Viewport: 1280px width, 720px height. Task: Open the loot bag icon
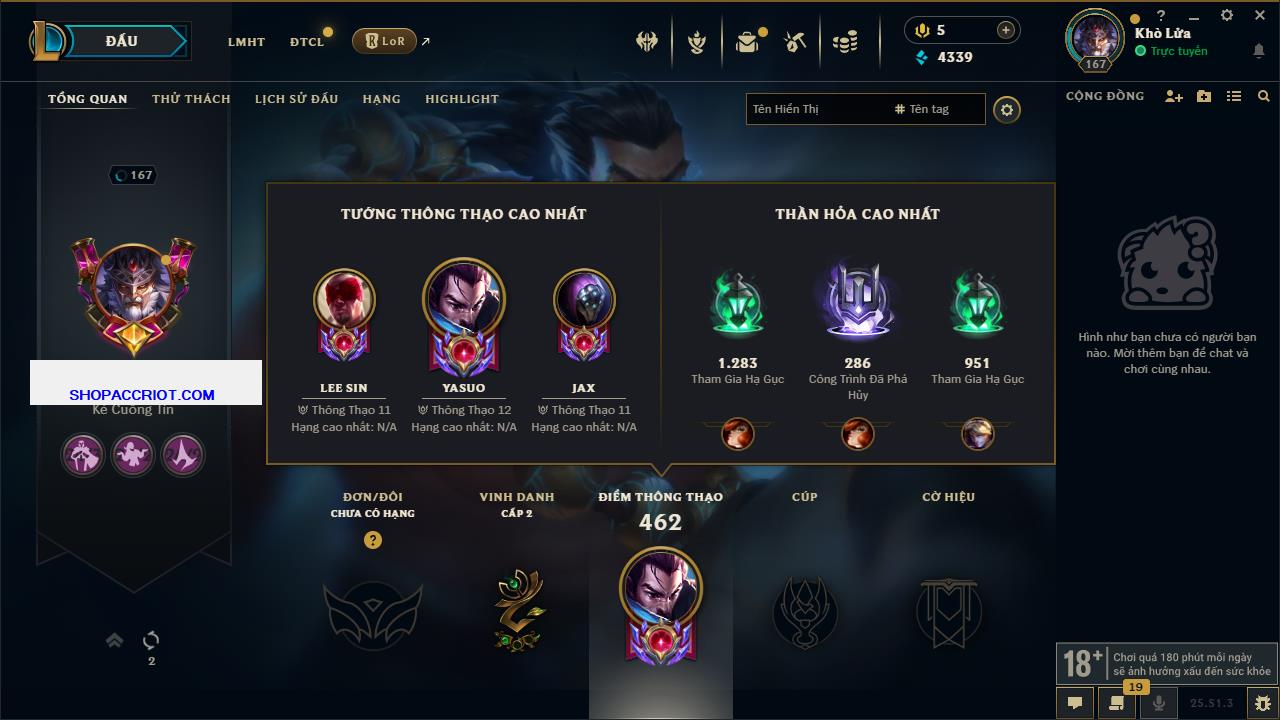[747, 42]
